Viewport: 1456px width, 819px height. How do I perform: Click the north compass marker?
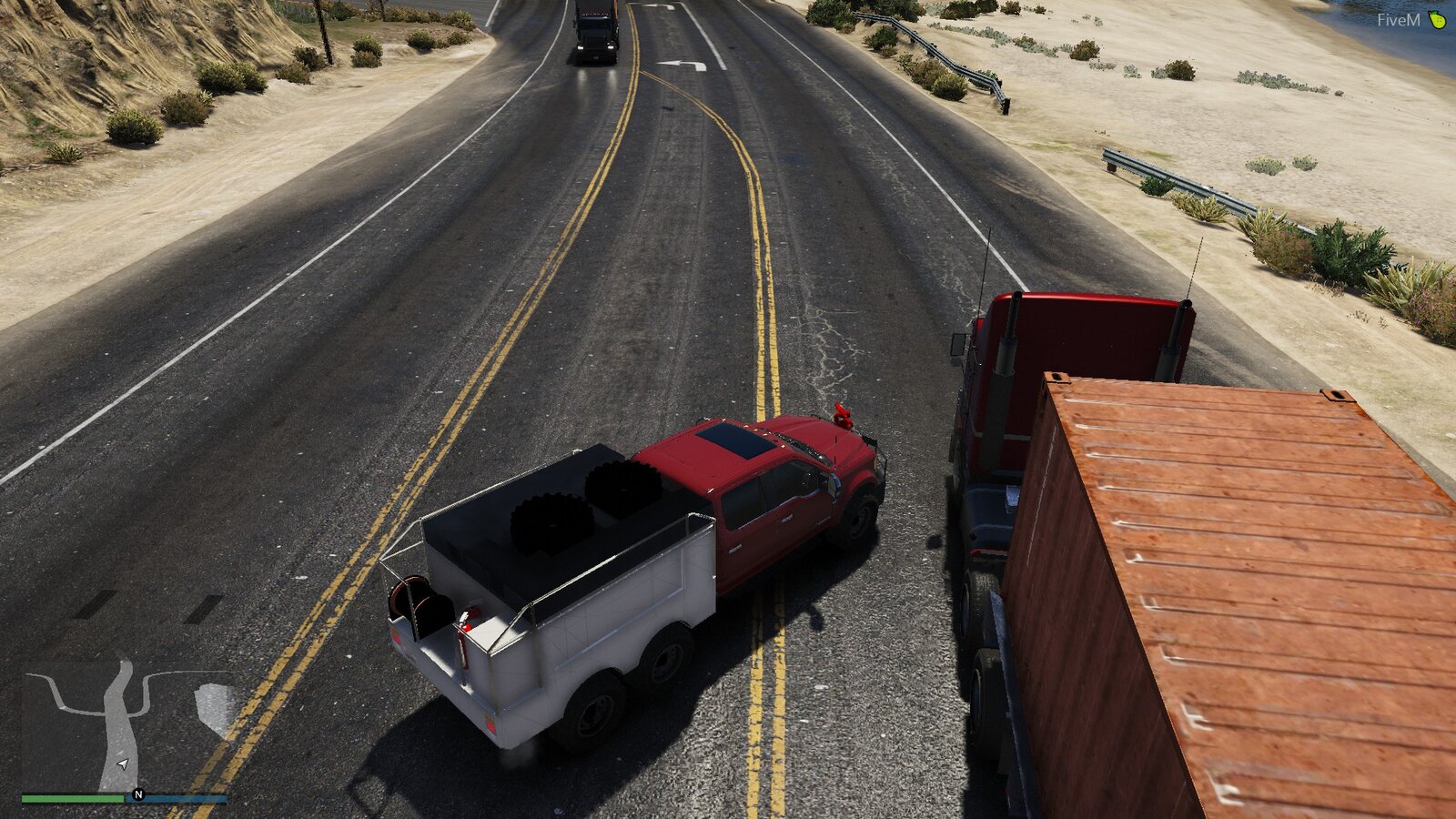click(138, 794)
